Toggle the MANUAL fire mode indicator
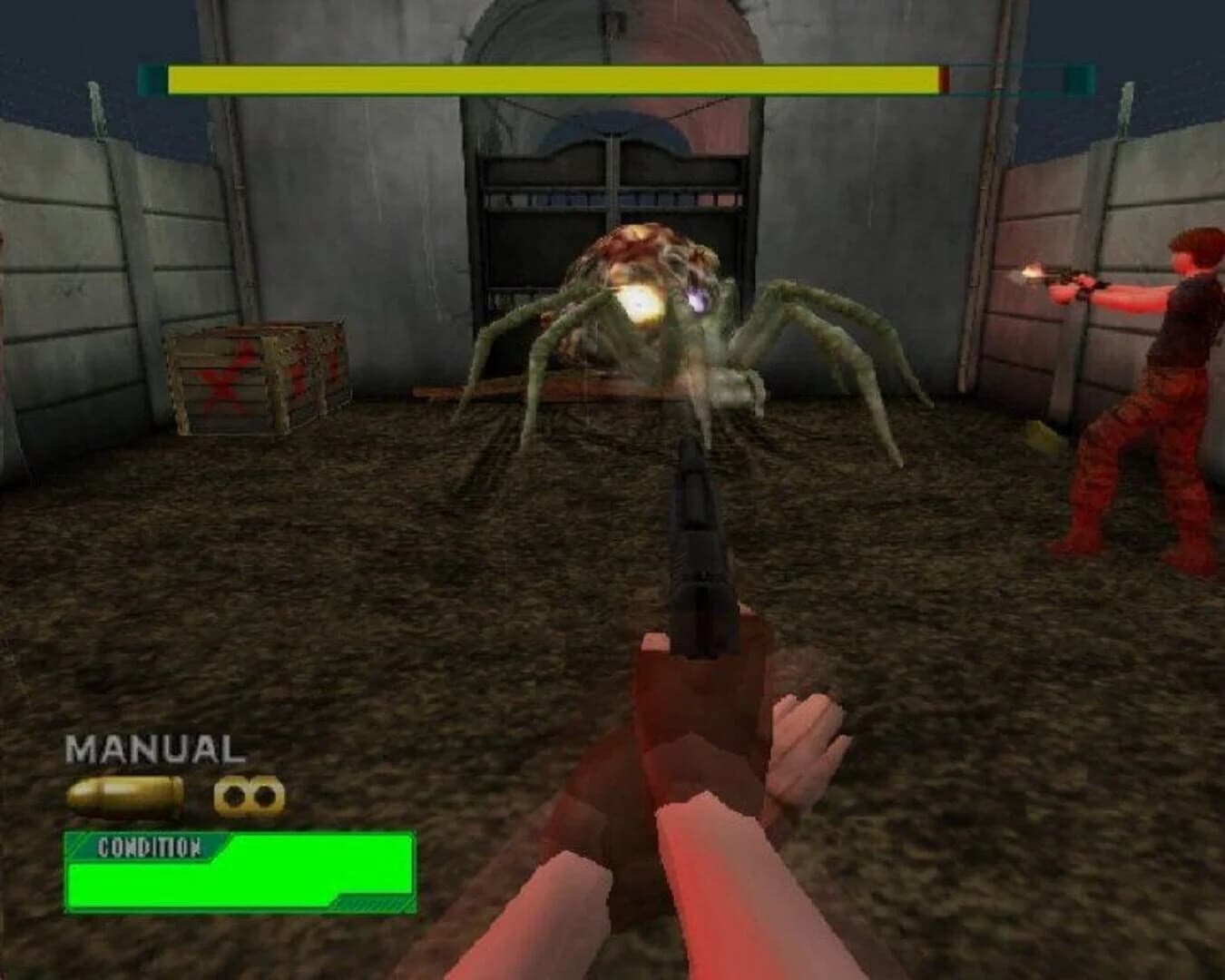1225x980 pixels. click(x=154, y=750)
